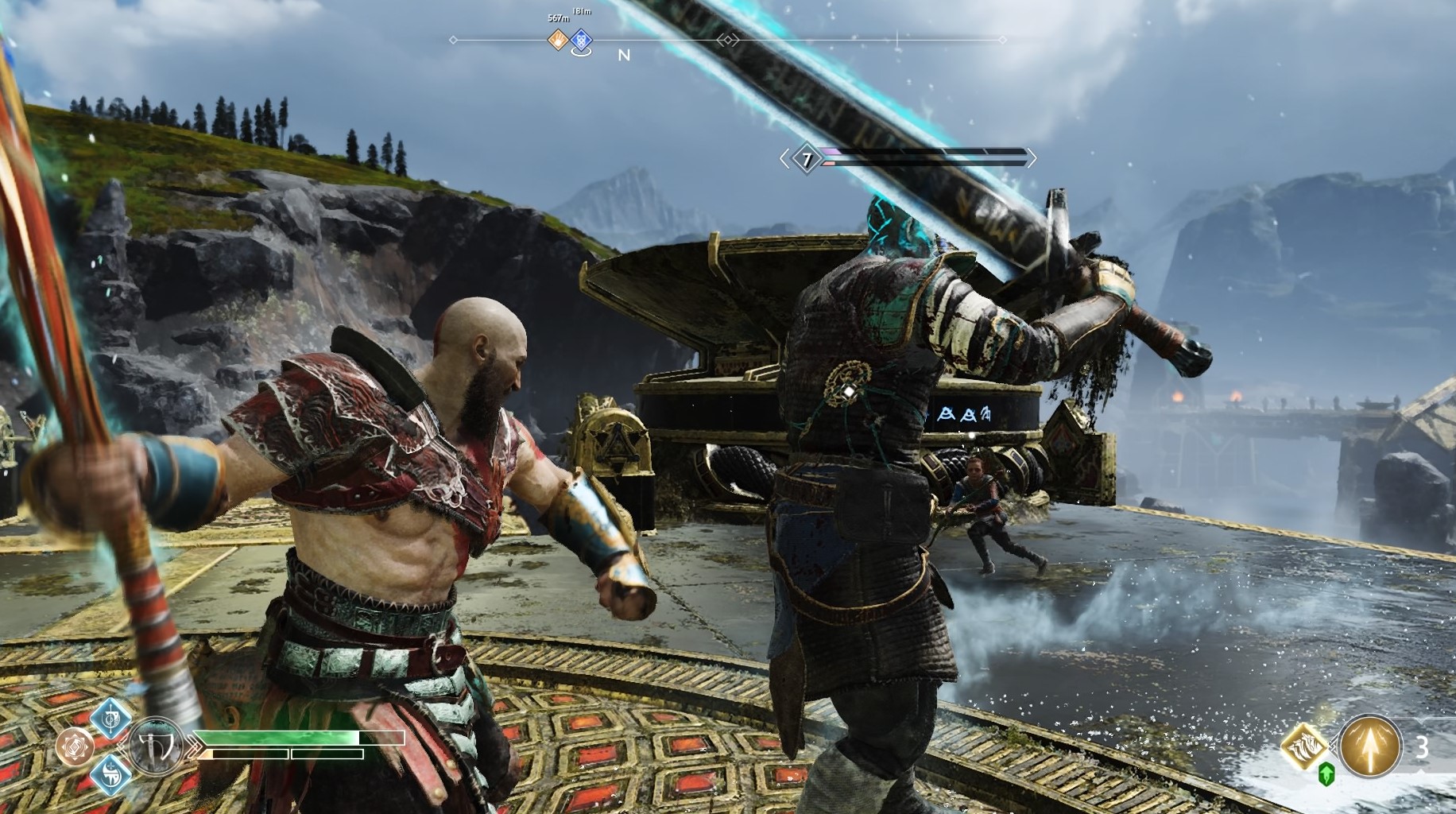Activate the upper blue runic attack diamond
The width and height of the screenshot is (1456, 814).
coord(111,719)
